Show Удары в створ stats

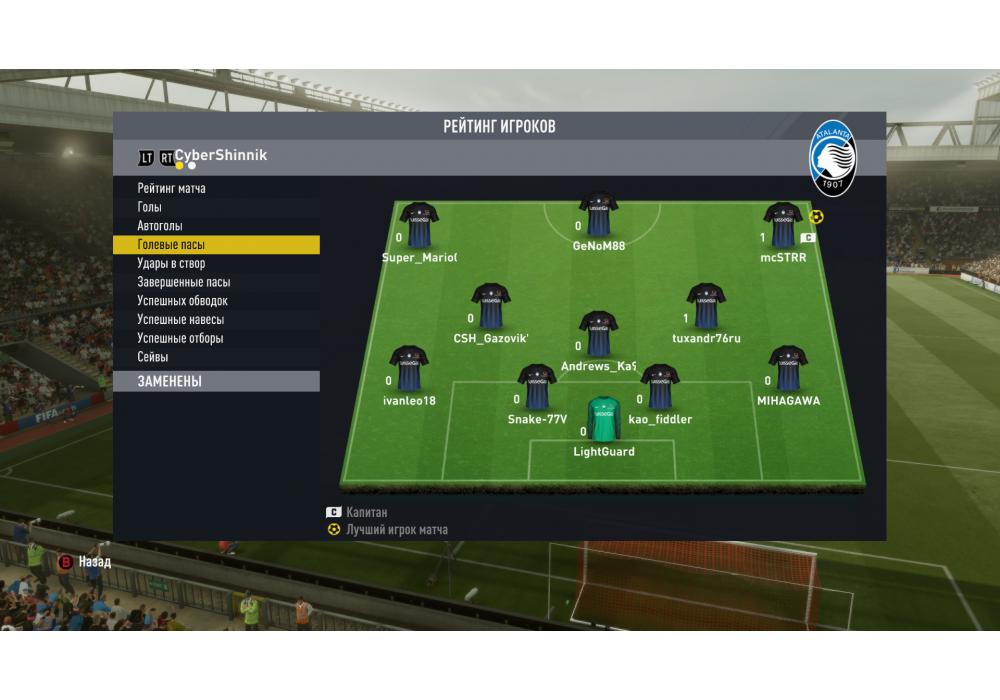pyautogui.click(x=171, y=264)
